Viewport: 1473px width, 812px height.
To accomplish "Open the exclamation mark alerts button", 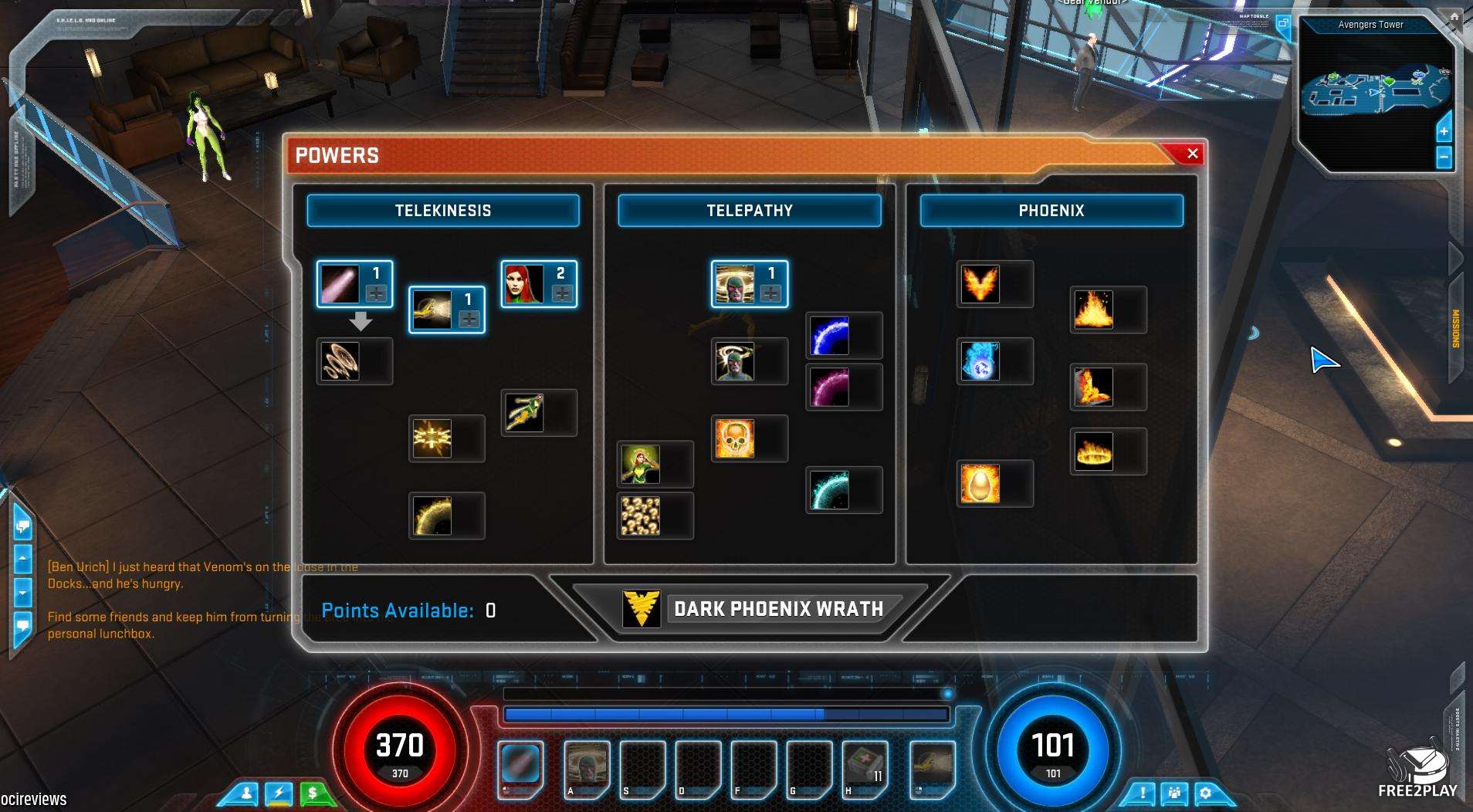I will click(x=1142, y=793).
